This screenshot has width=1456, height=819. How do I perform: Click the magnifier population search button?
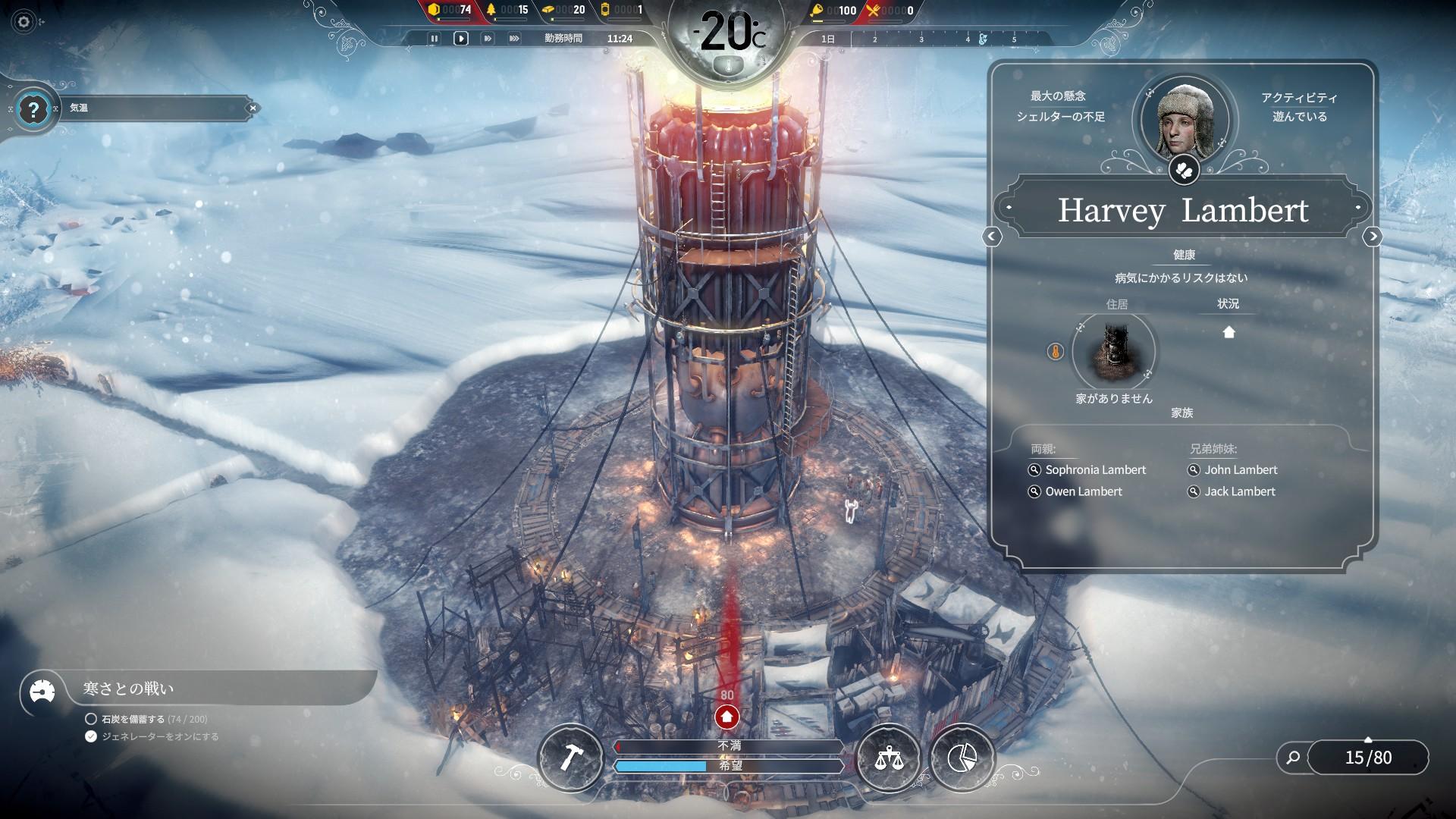[x=1293, y=757]
